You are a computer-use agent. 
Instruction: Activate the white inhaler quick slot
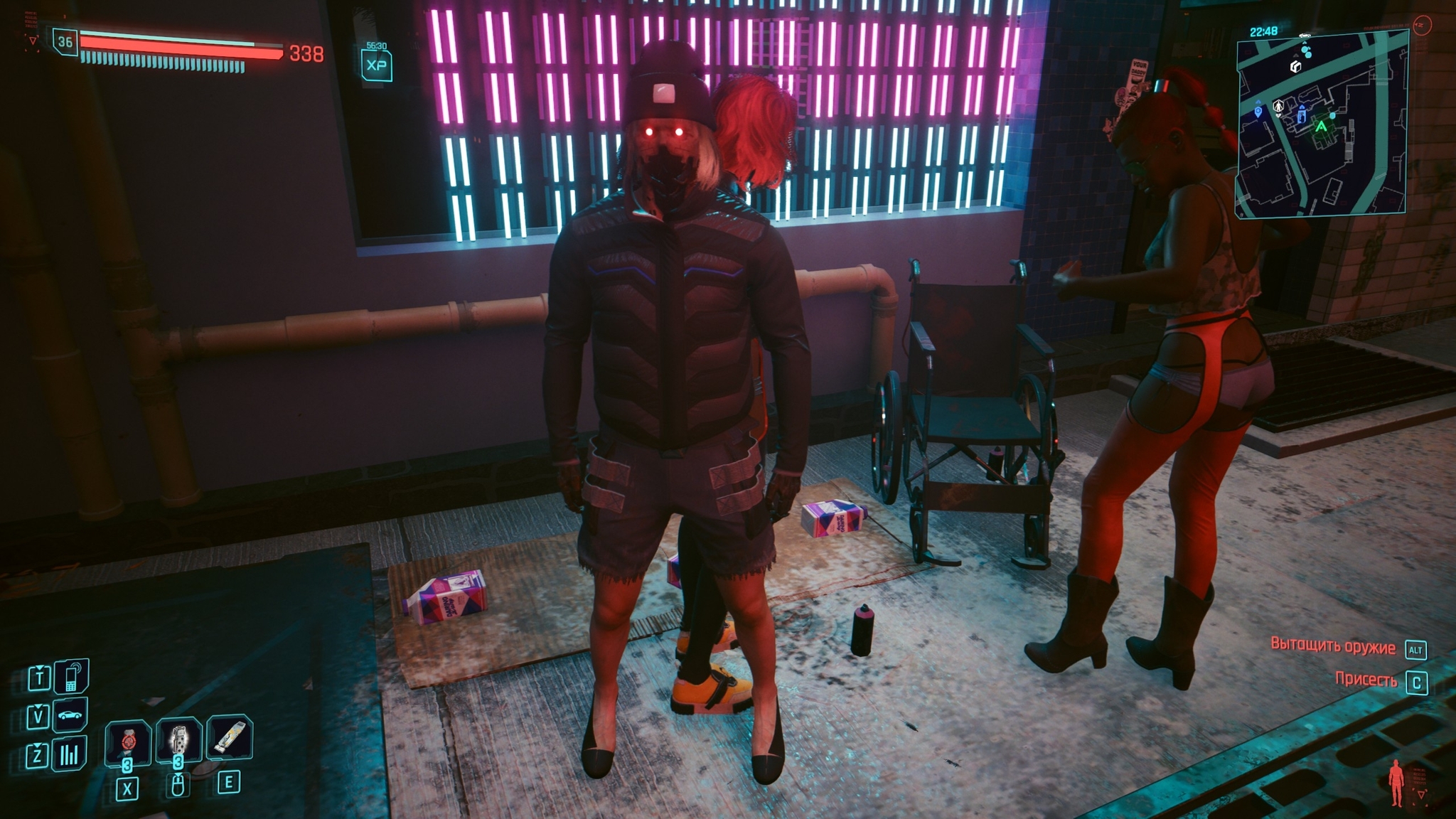pos(229,737)
